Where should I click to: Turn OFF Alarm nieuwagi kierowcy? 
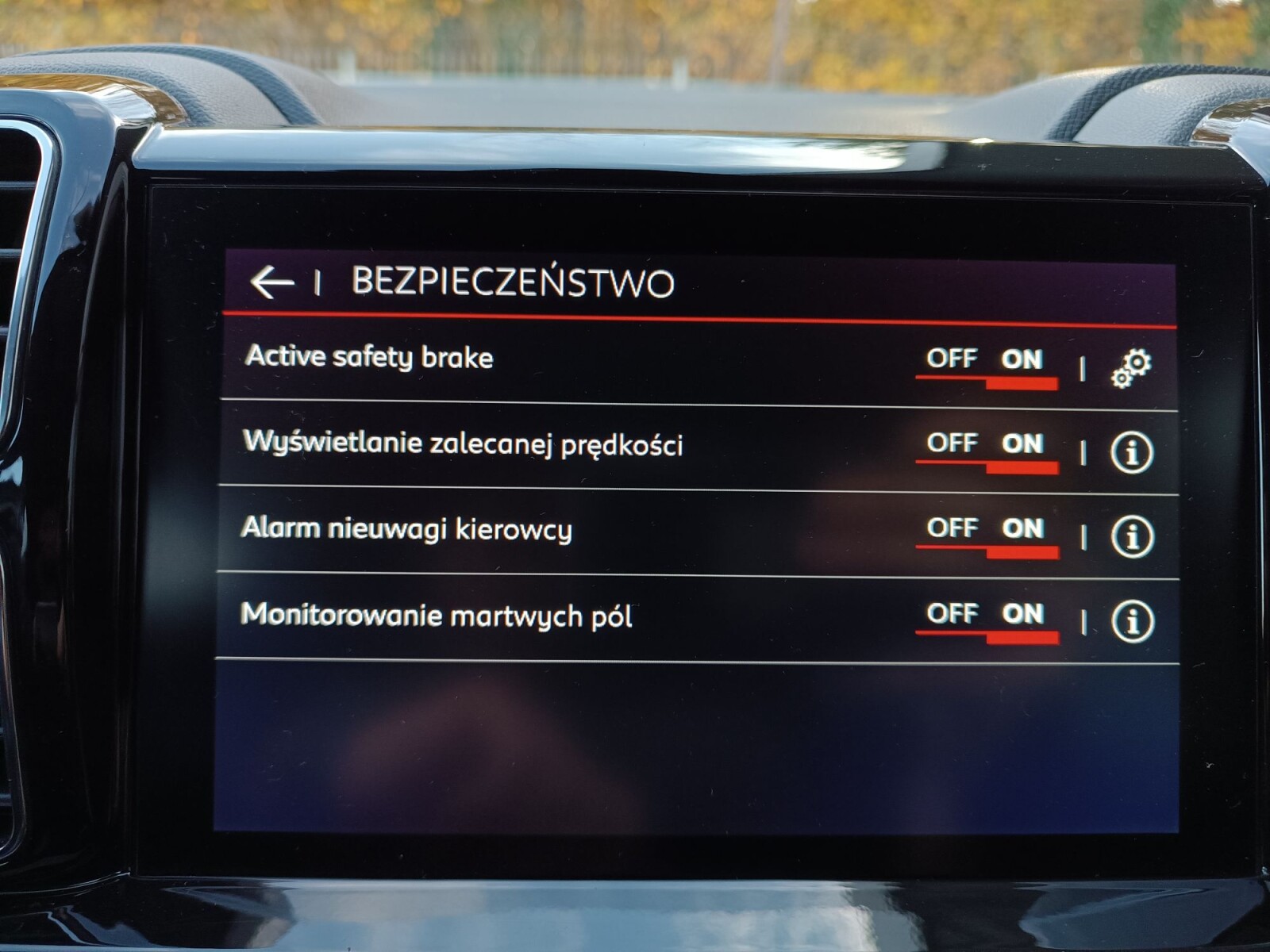tap(951, 528)
